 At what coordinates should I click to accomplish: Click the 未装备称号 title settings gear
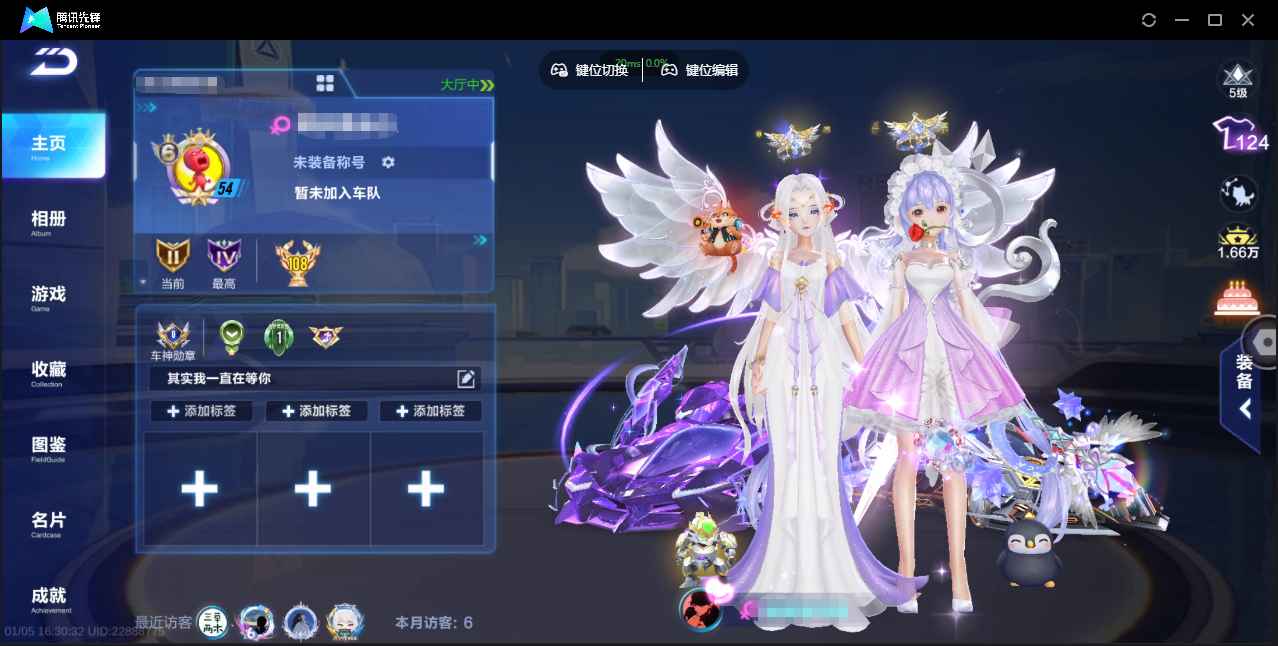[388, 162]
